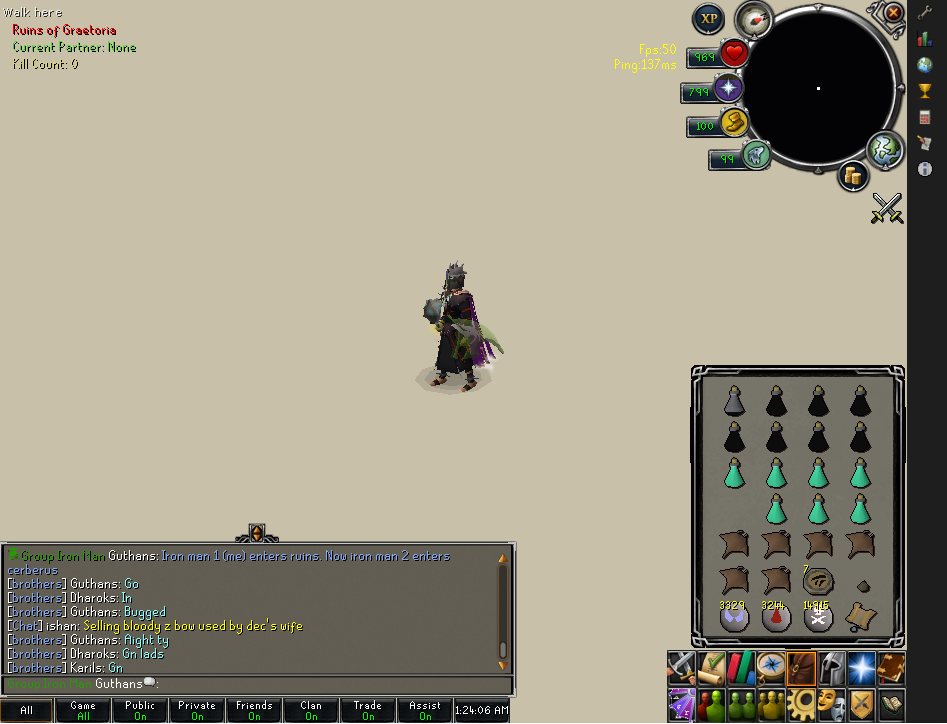Toggle the Clan chat filter
This screenshot has height=724, width=947.
tap(311, 710)
